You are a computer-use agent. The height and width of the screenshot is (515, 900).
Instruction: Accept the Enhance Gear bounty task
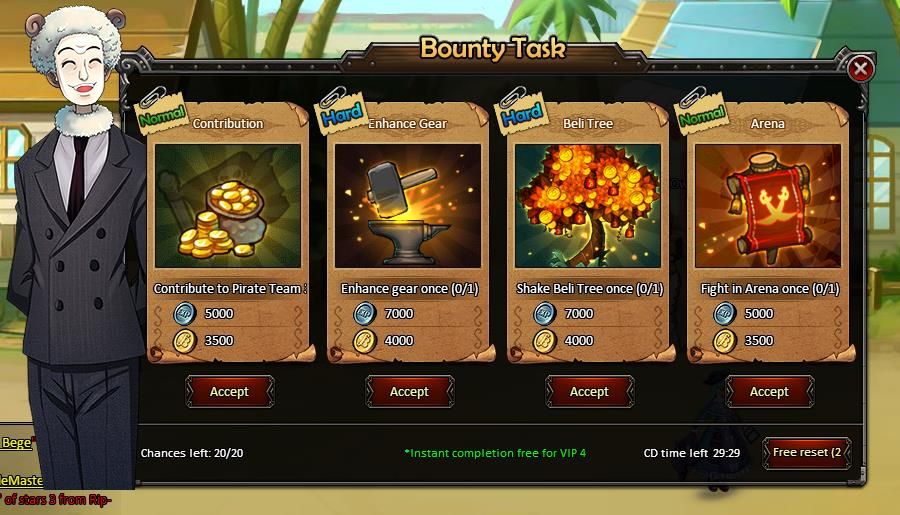409,392
